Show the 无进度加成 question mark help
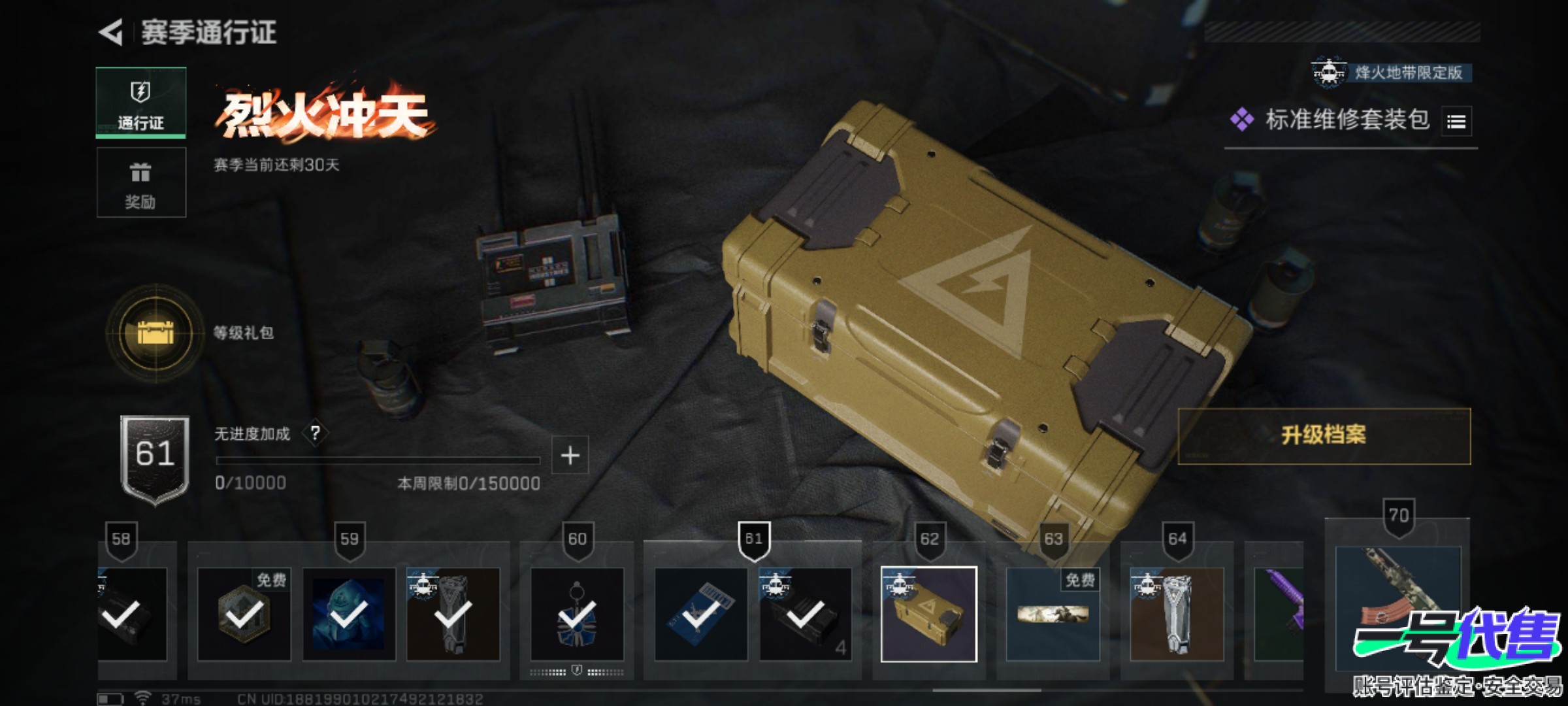This screenshot has width=1568, height=706. click(316, 433)
